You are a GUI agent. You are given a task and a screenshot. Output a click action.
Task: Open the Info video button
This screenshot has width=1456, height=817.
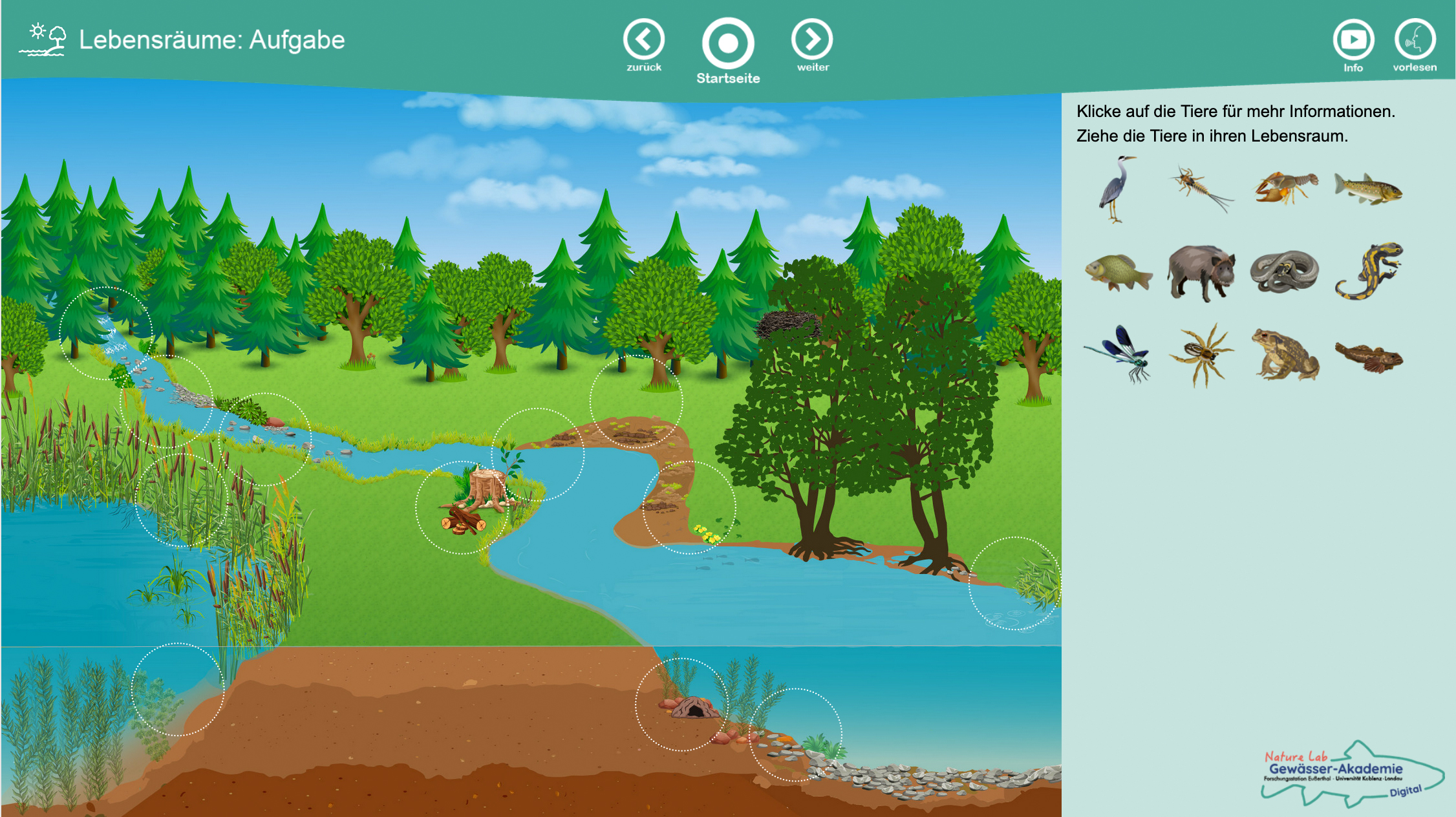click(1353, 40)
